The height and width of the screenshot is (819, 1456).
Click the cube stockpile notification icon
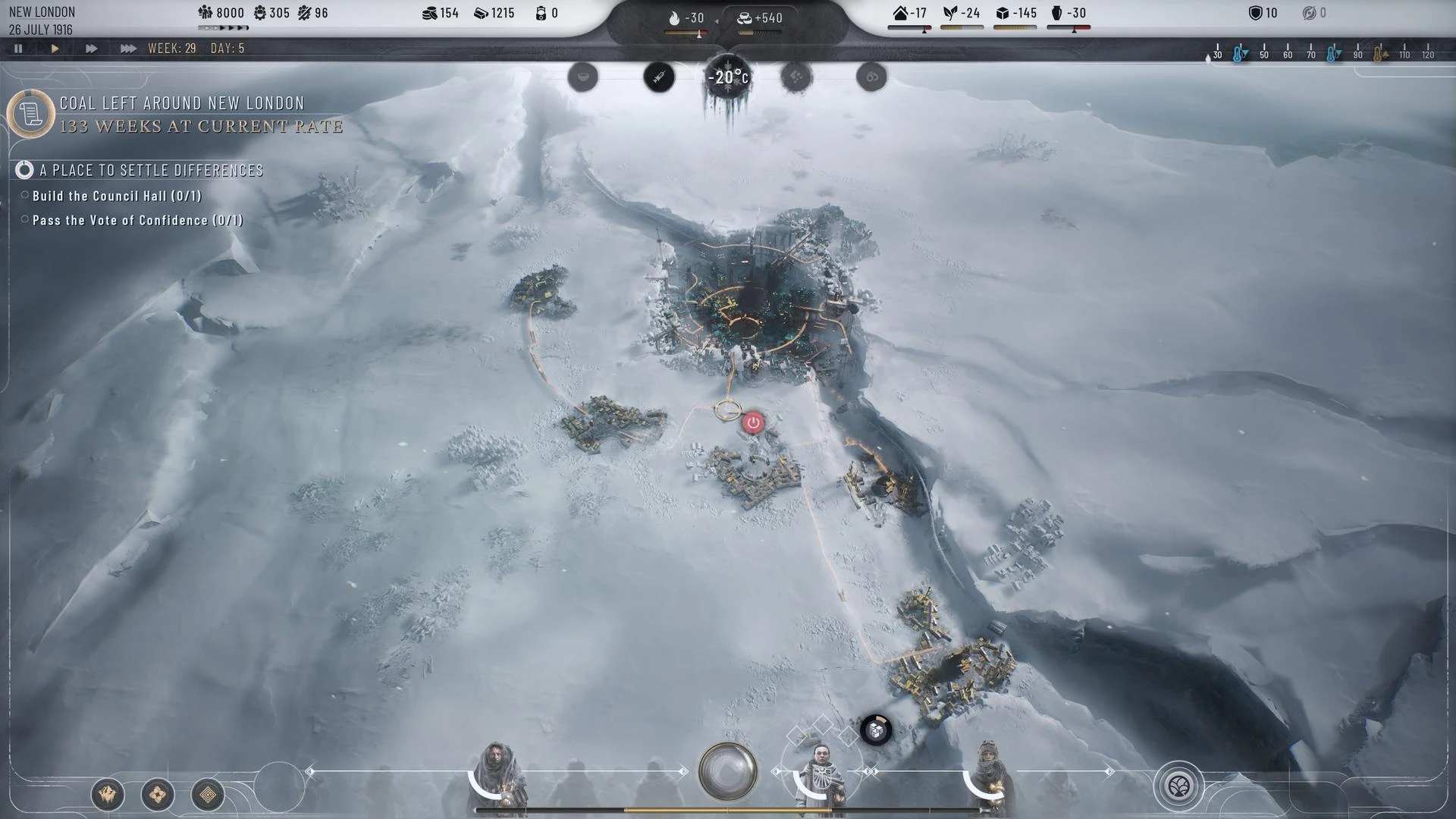tap(876, 730)
